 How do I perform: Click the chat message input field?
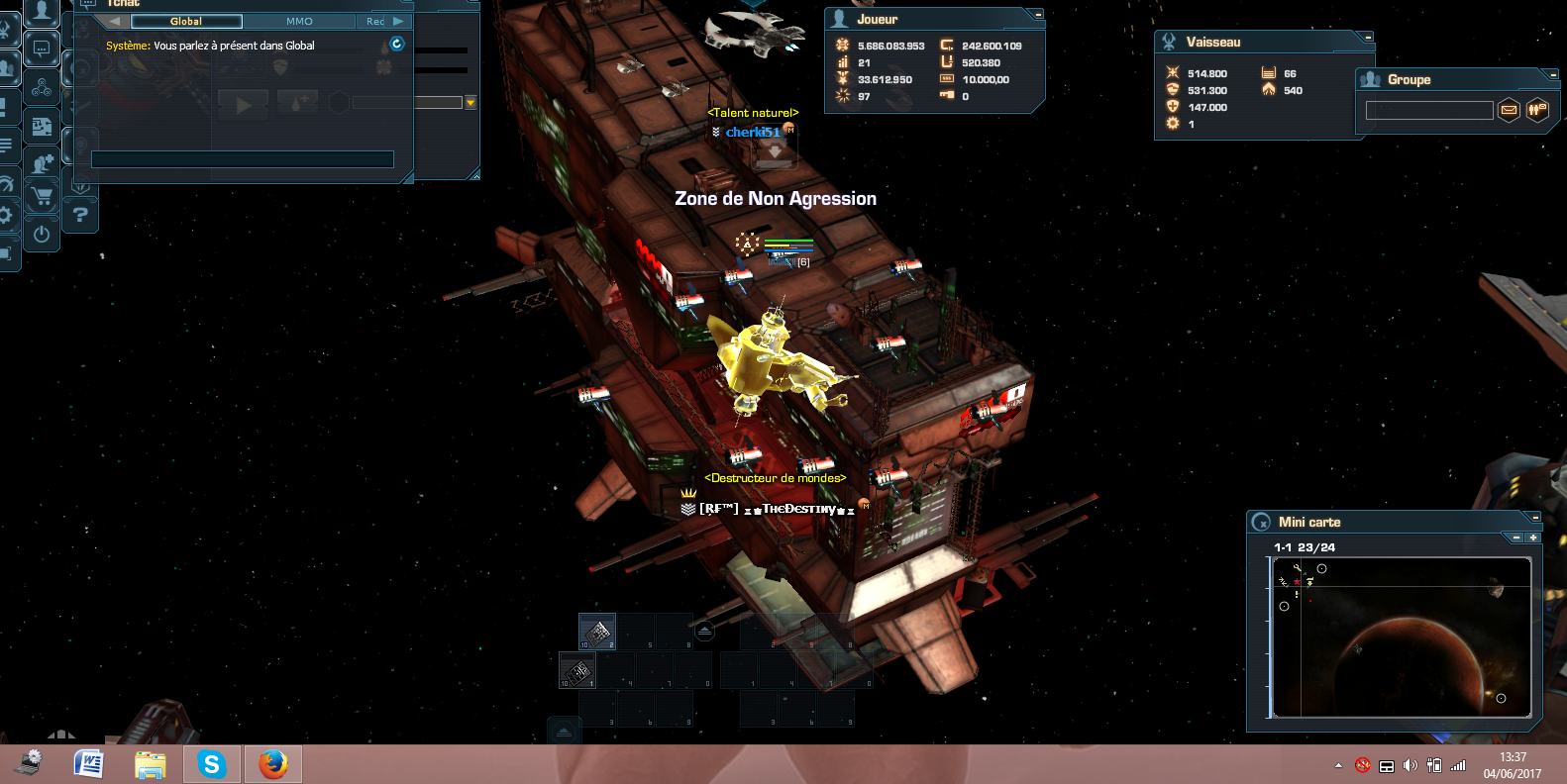pyautogui.click(x=243, y=159)
